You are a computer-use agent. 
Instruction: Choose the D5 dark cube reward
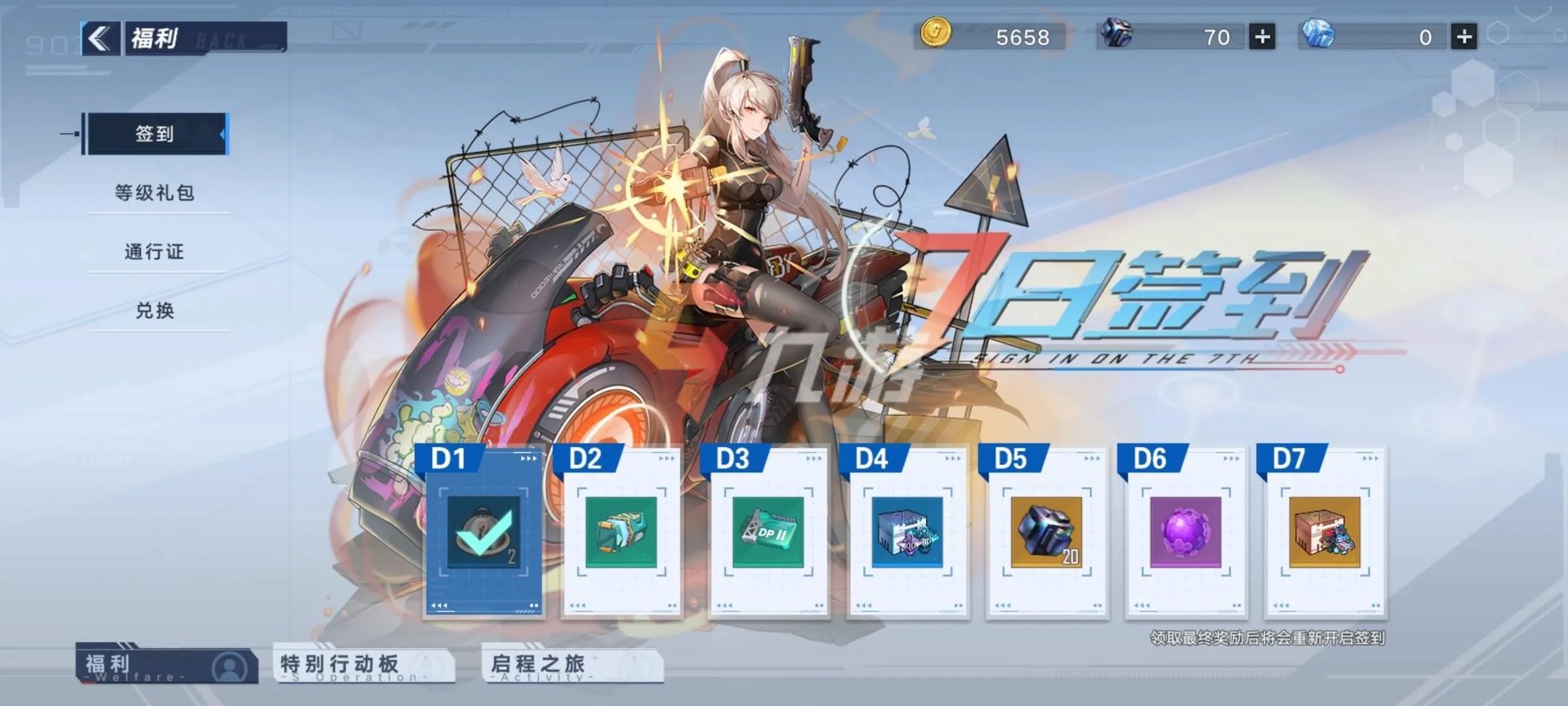(1046, 532)
